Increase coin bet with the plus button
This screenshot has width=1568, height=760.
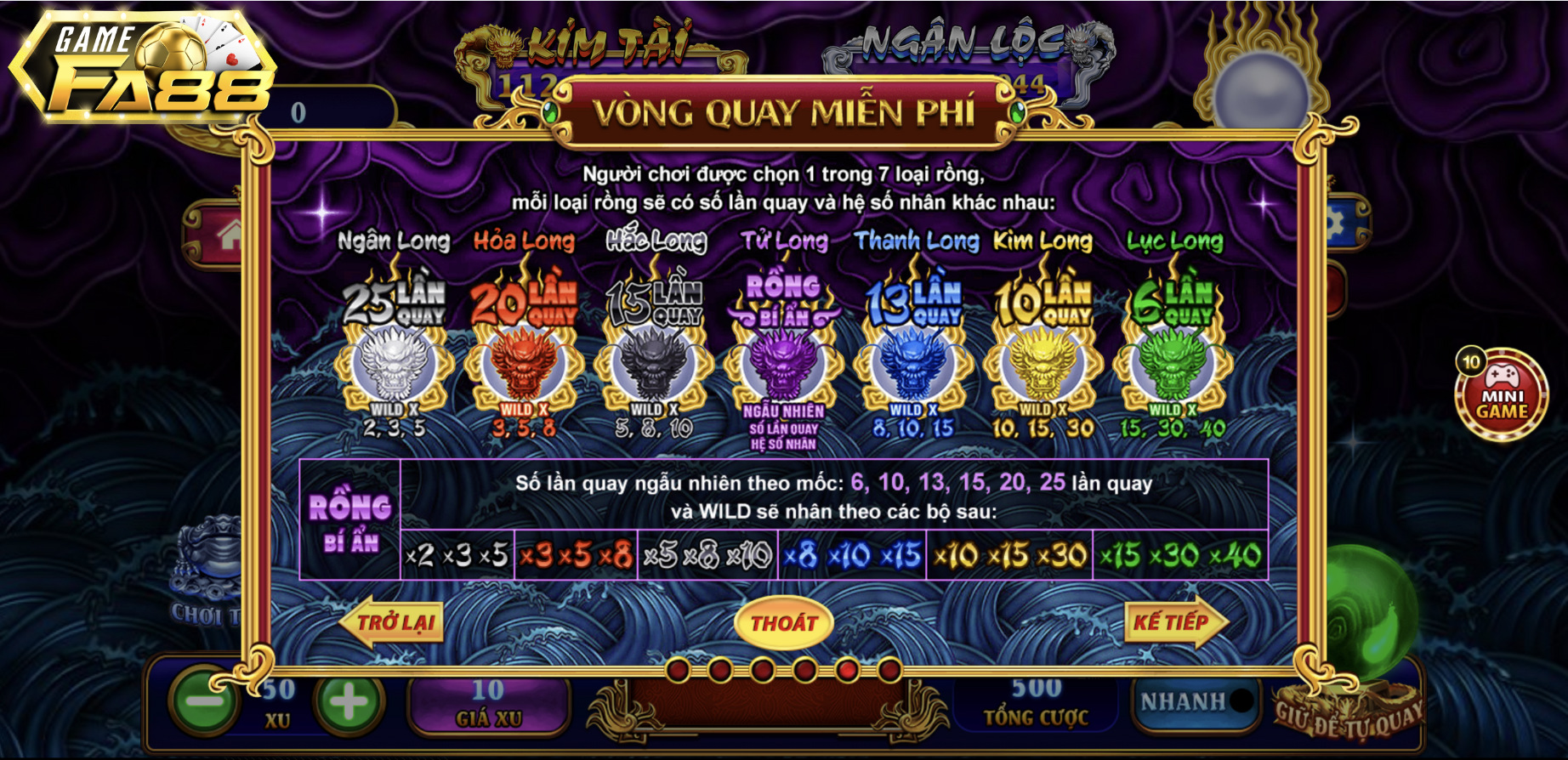click(349, 701)
